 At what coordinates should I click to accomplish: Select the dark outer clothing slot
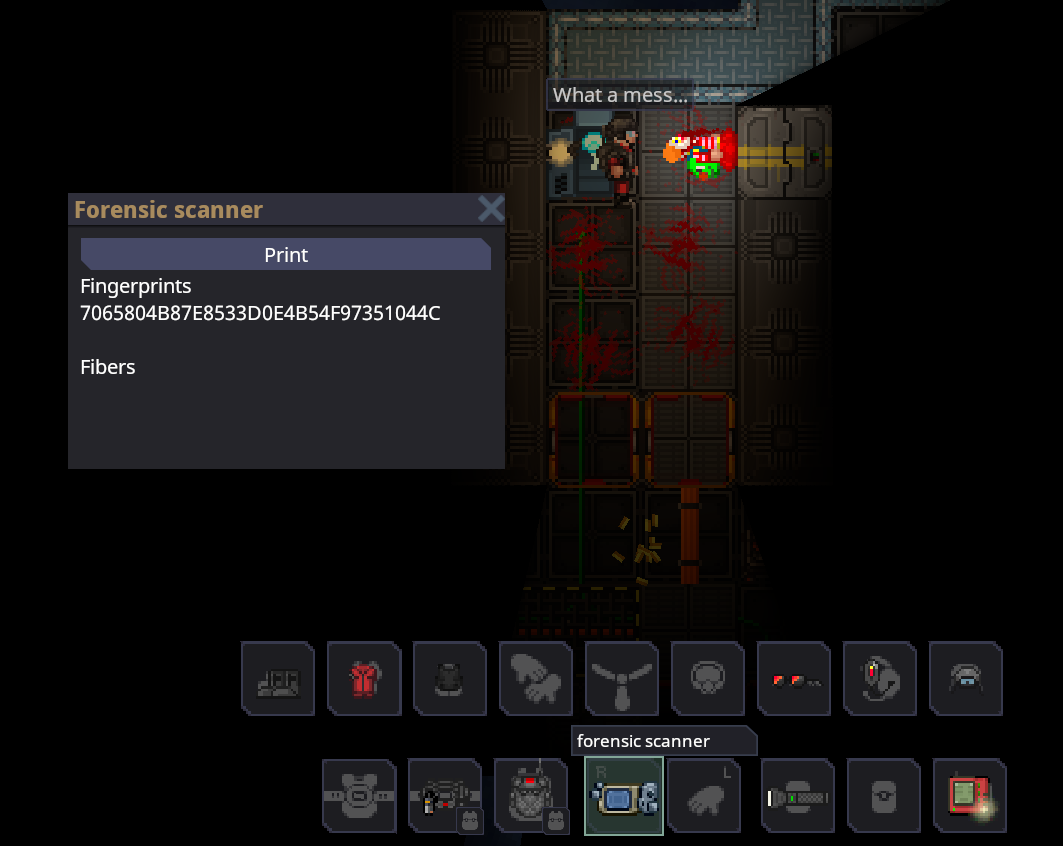coord(450,679)
